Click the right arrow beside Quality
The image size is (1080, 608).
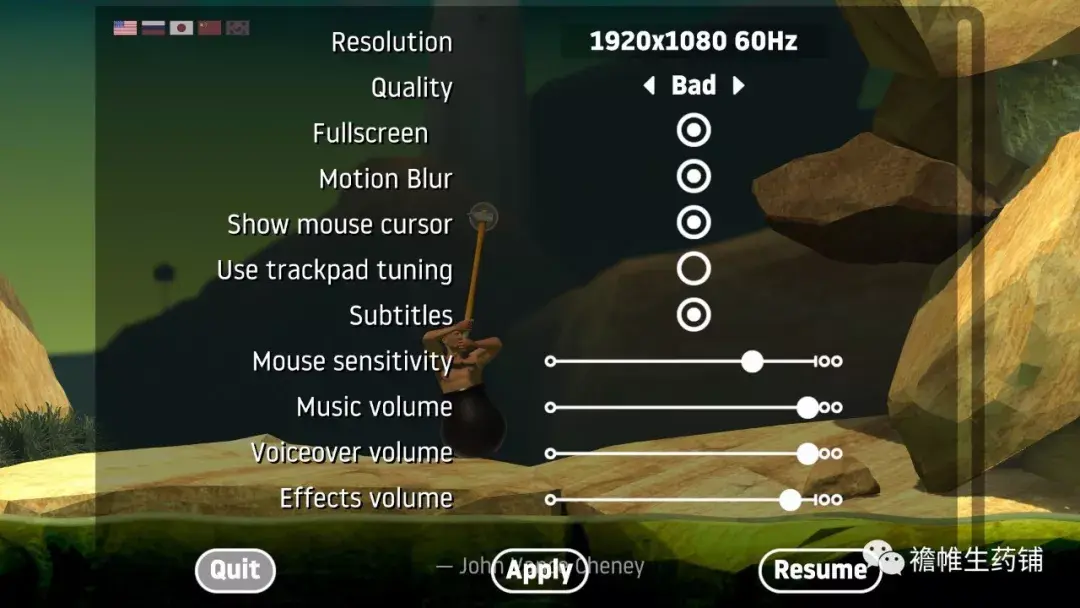[x=739, y=86]
